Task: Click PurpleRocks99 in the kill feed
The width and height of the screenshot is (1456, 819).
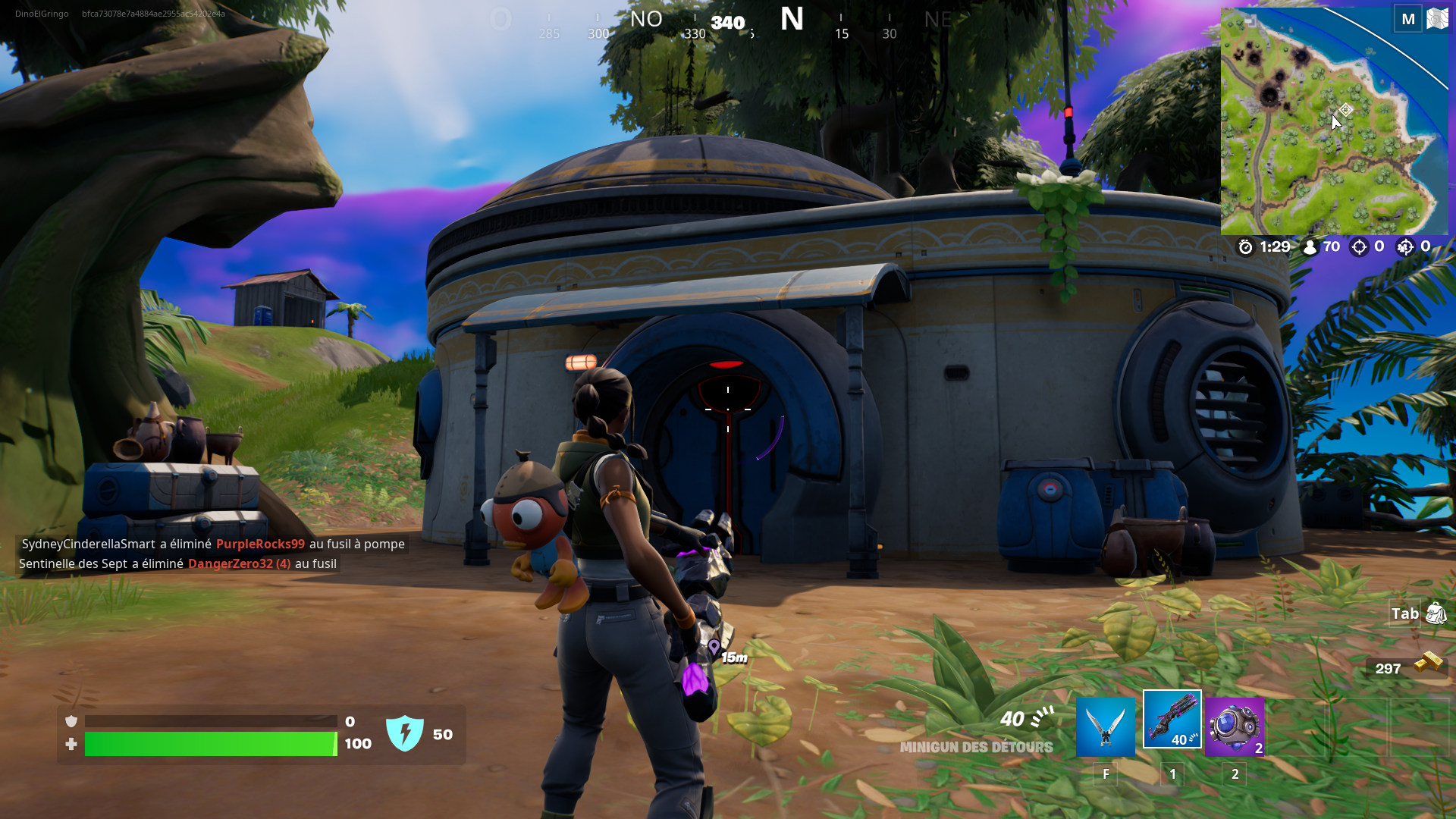Action: 261,544
